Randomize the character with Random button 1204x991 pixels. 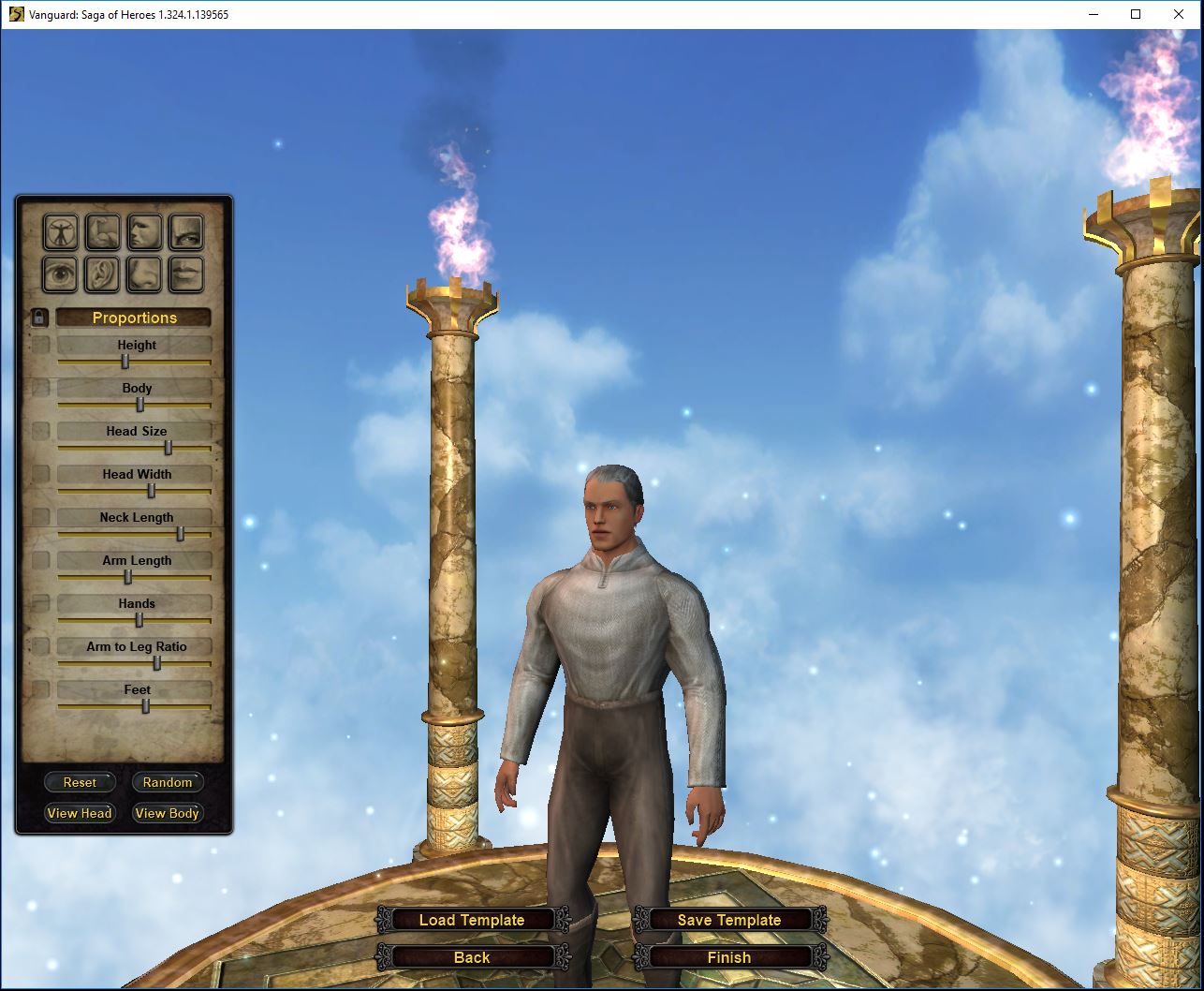[167, 782]
